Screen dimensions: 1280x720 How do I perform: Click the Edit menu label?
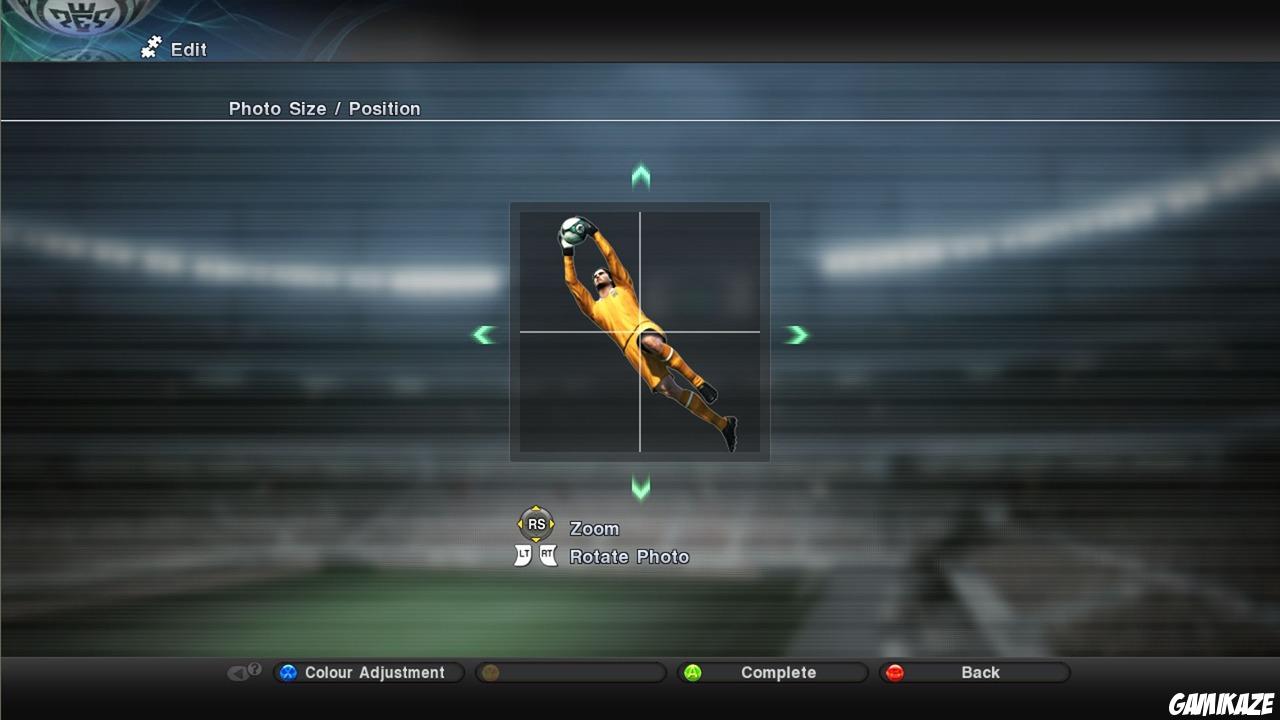tap(190, 49)
